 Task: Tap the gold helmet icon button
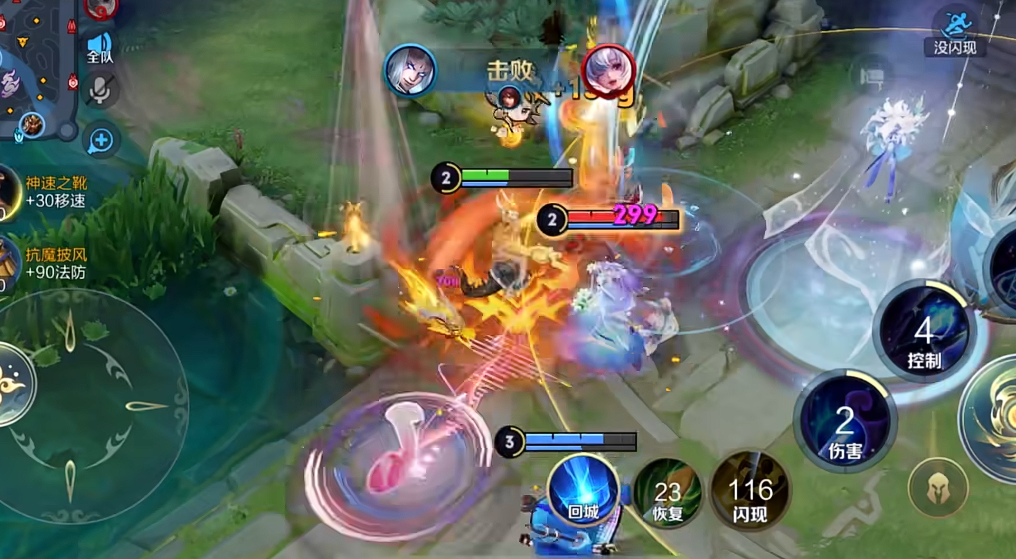click(938, 488)
